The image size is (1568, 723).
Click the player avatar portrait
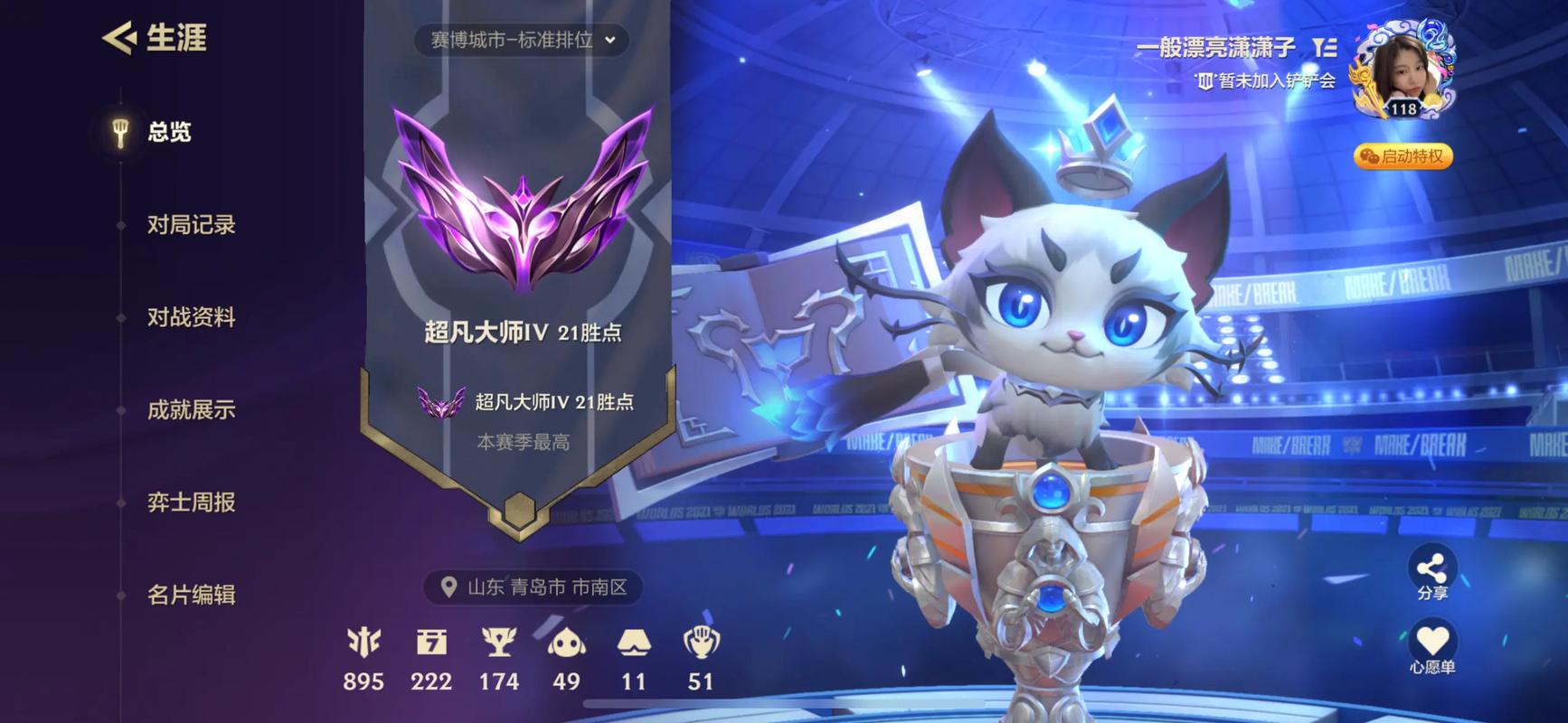pos(1403,74)
